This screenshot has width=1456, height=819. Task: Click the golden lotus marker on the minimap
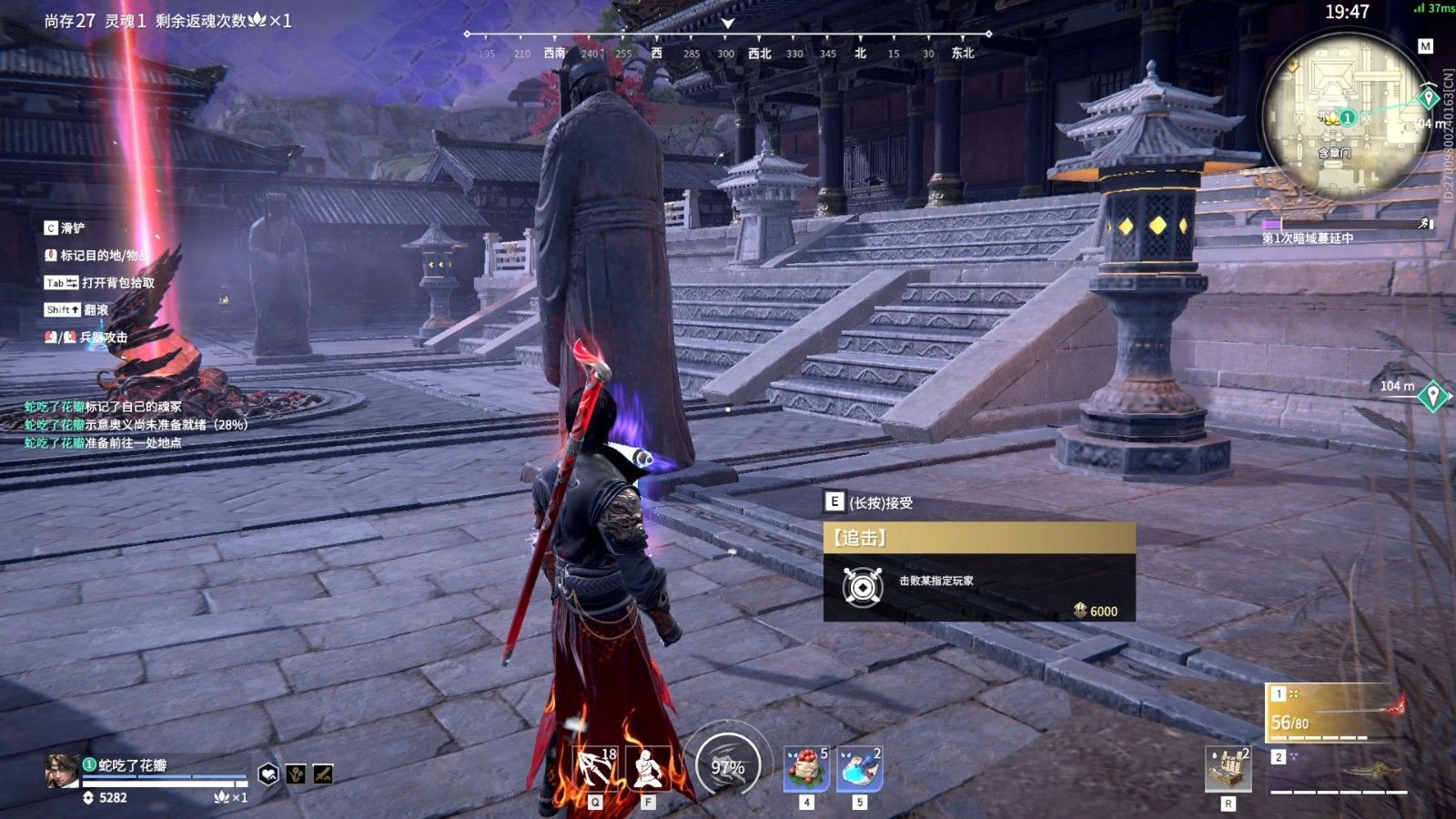(1332, 117)
